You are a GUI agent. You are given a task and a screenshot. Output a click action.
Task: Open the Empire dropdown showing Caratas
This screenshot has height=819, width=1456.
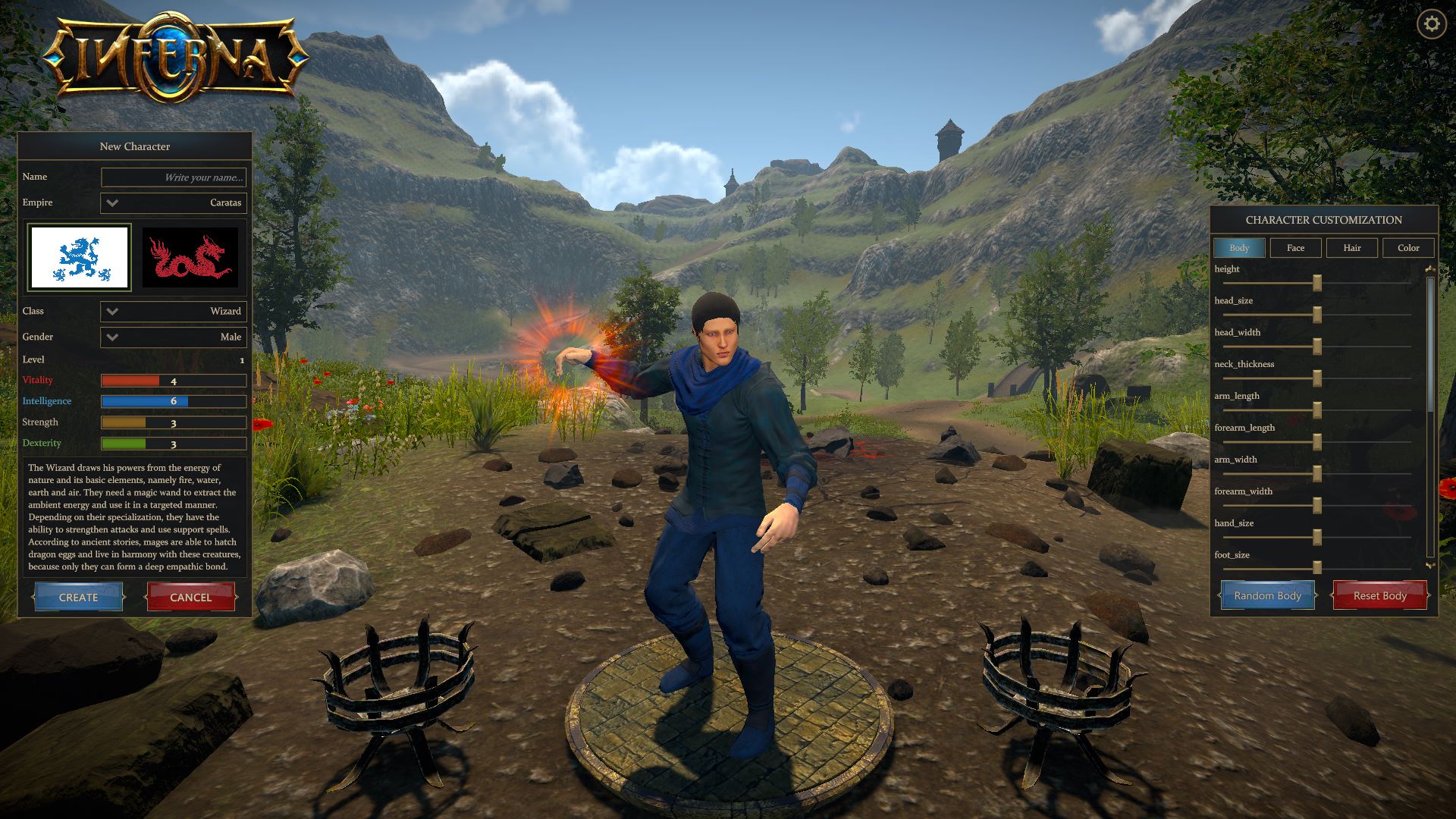(173, 202)
